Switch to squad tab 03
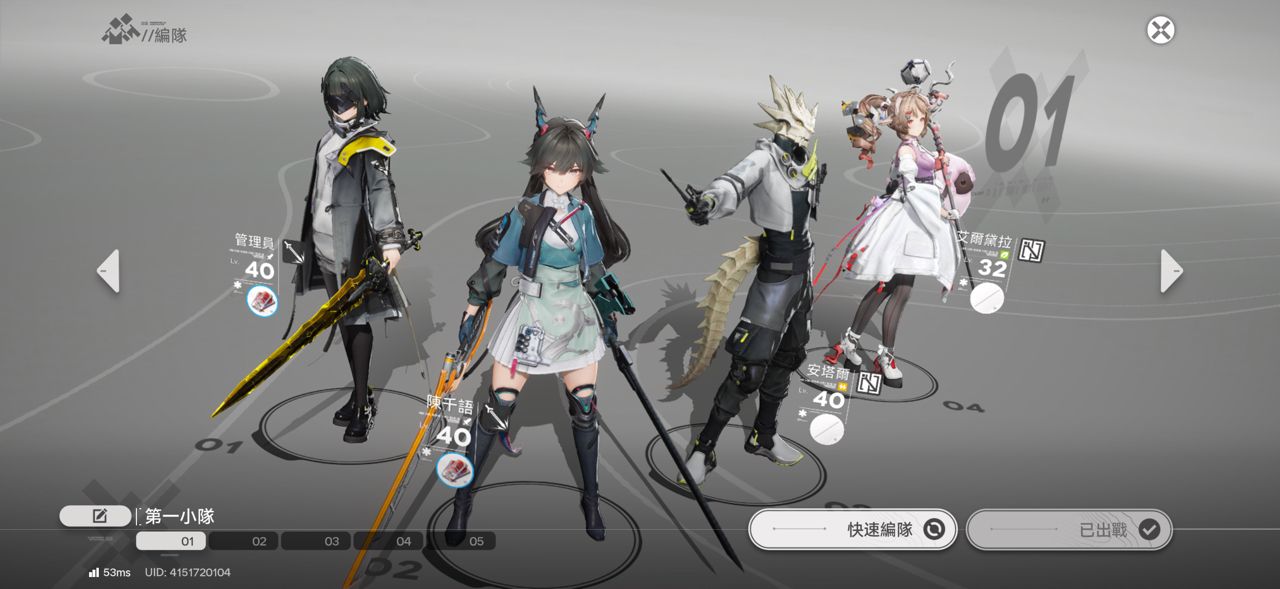The width and height of the screenshot is (1280, 589). 331,541
